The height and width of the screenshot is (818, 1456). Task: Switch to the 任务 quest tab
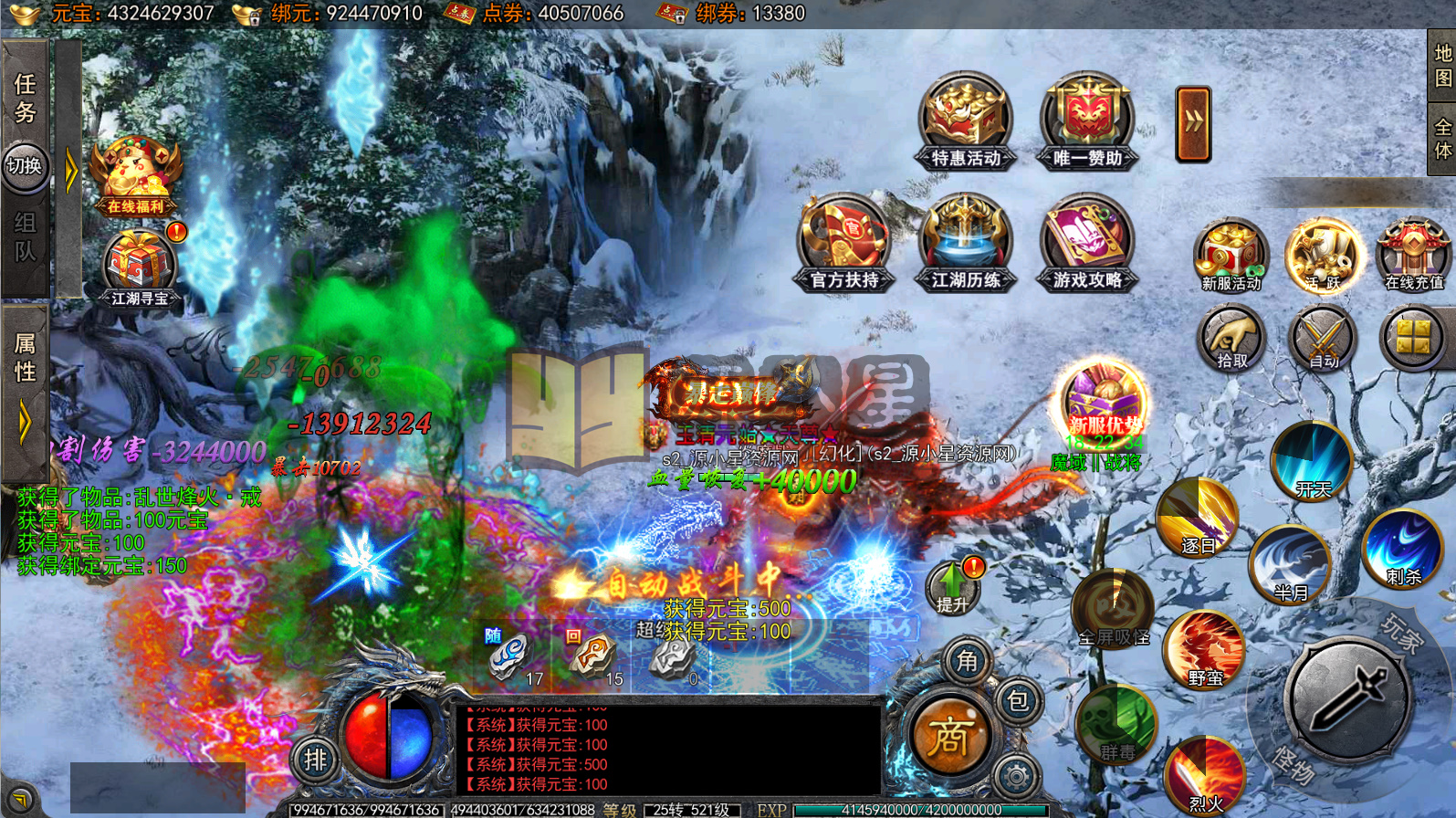[x=25, y=98]
